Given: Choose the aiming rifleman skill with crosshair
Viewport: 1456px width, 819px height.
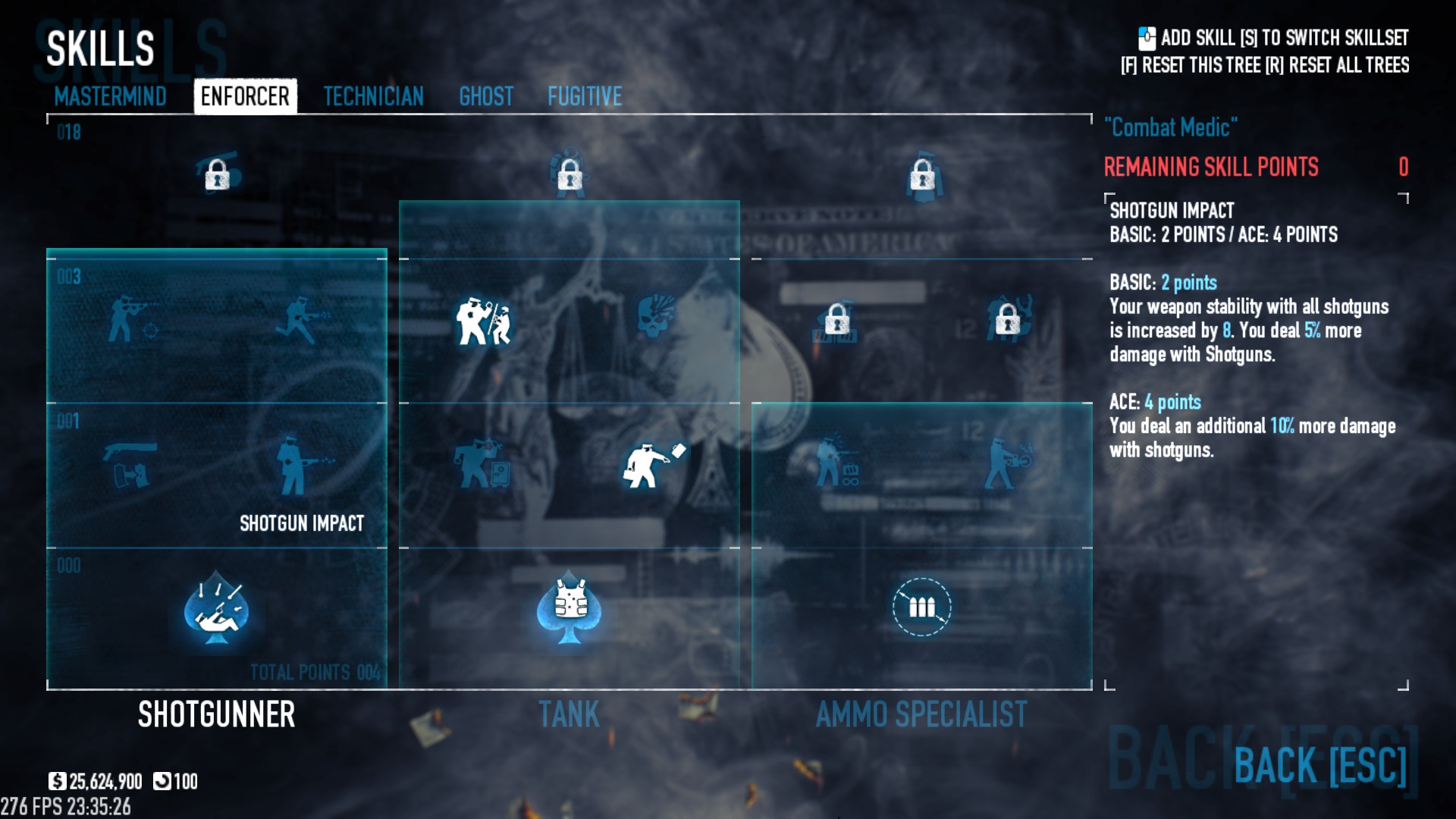Looking at the screenshot, I should [131, 319].
